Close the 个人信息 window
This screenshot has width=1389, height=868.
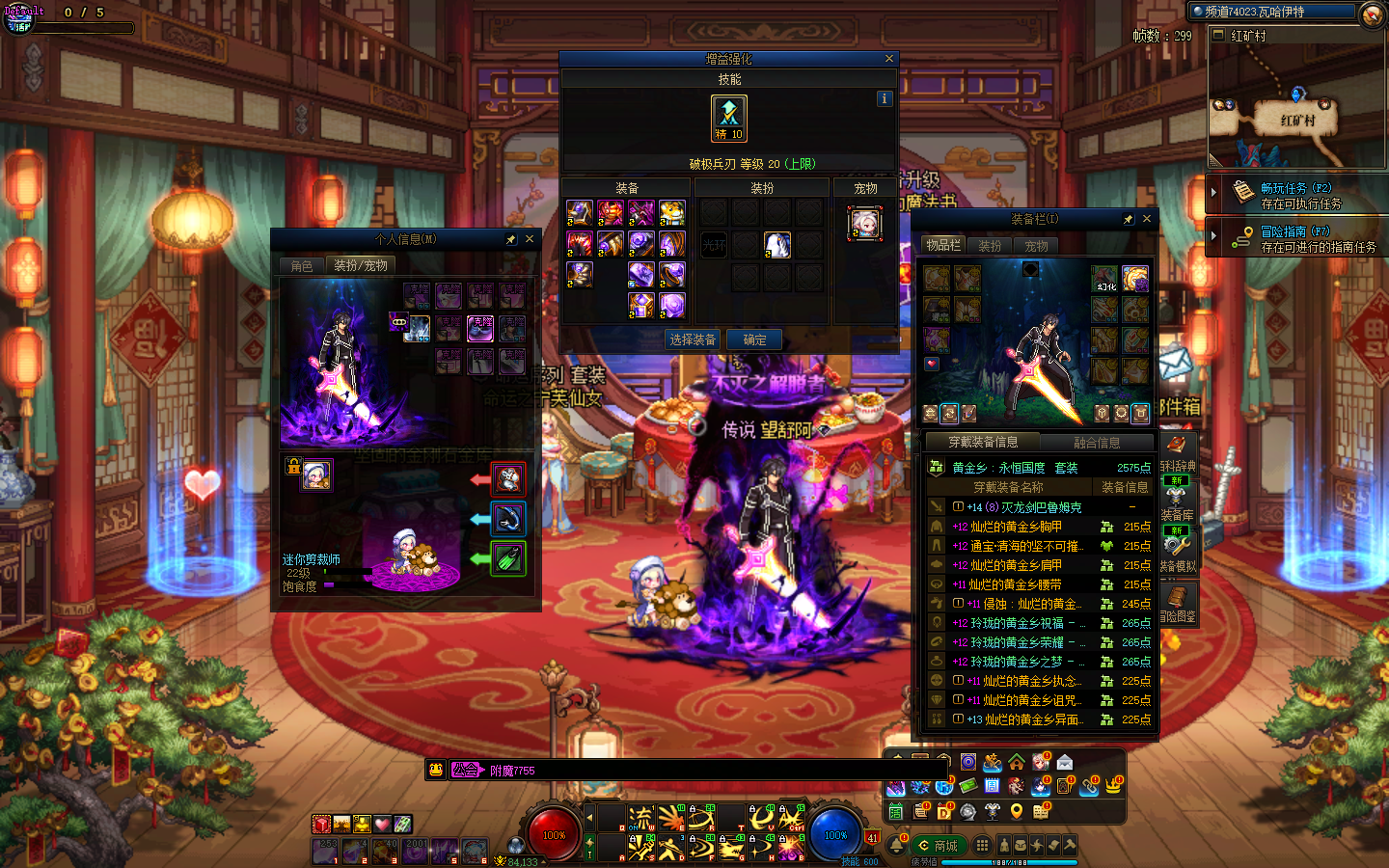point(530,239)
